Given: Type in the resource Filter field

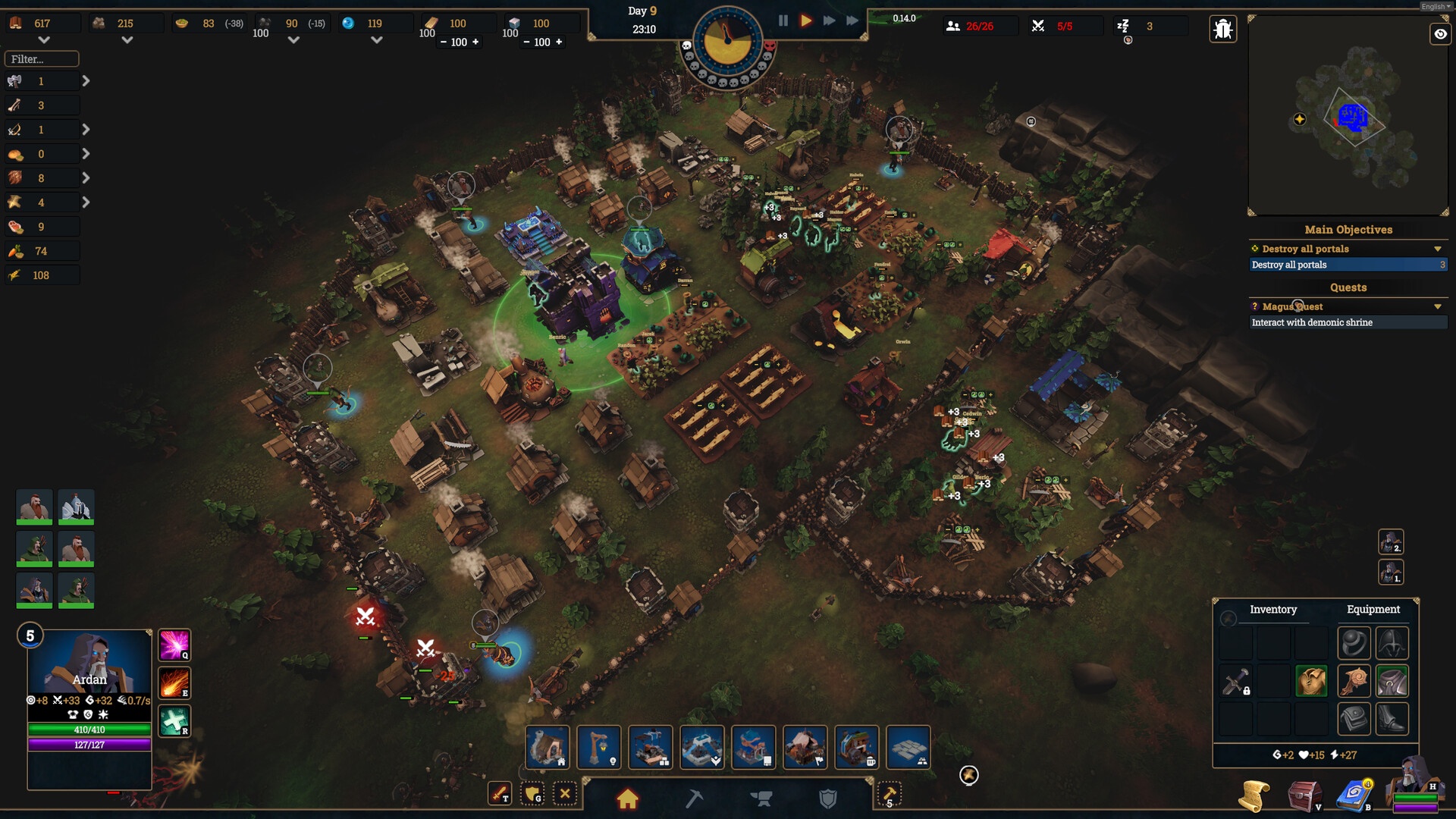Looking at the screenshot, I should pyautogui.click(x=42, y=59).
